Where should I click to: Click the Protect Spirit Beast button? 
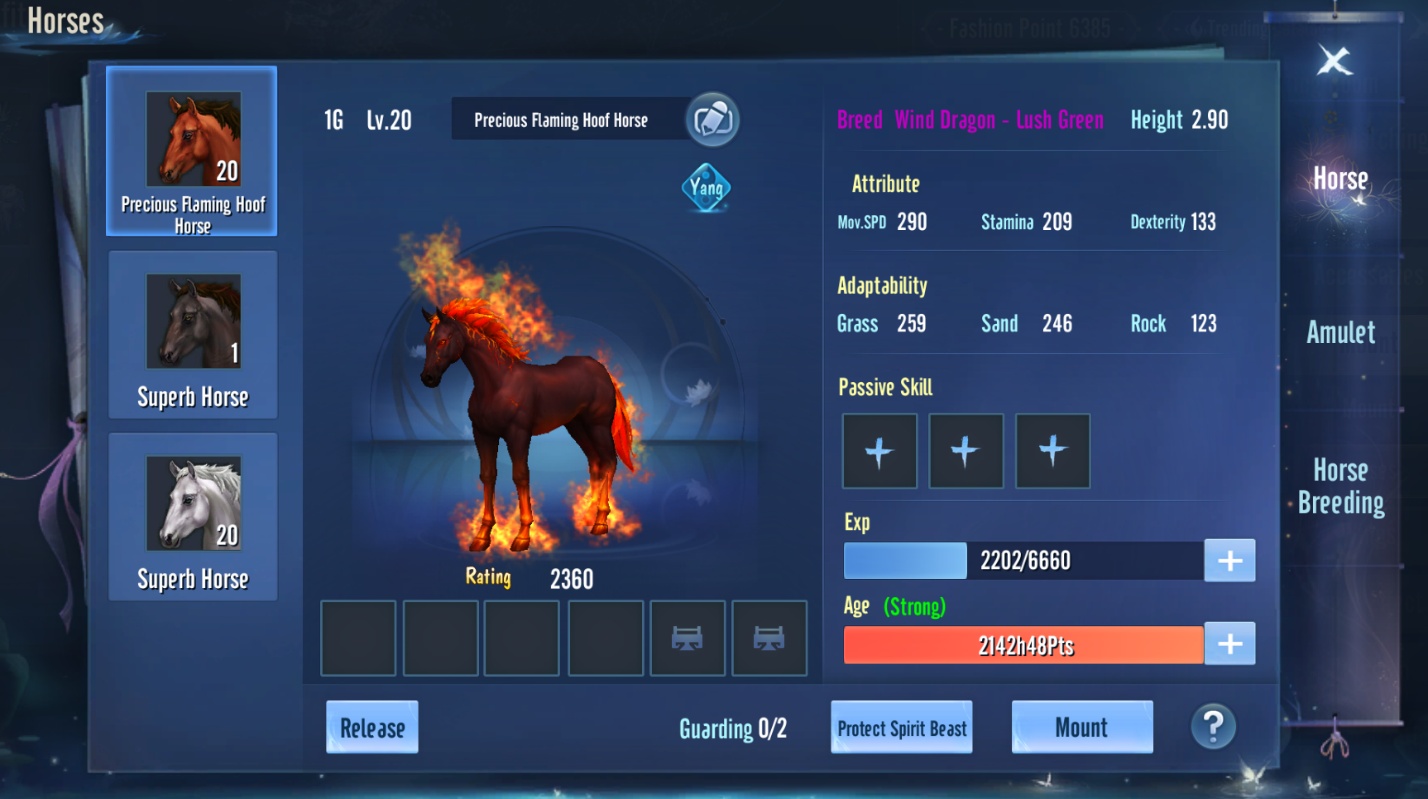[x=902, y=727]
